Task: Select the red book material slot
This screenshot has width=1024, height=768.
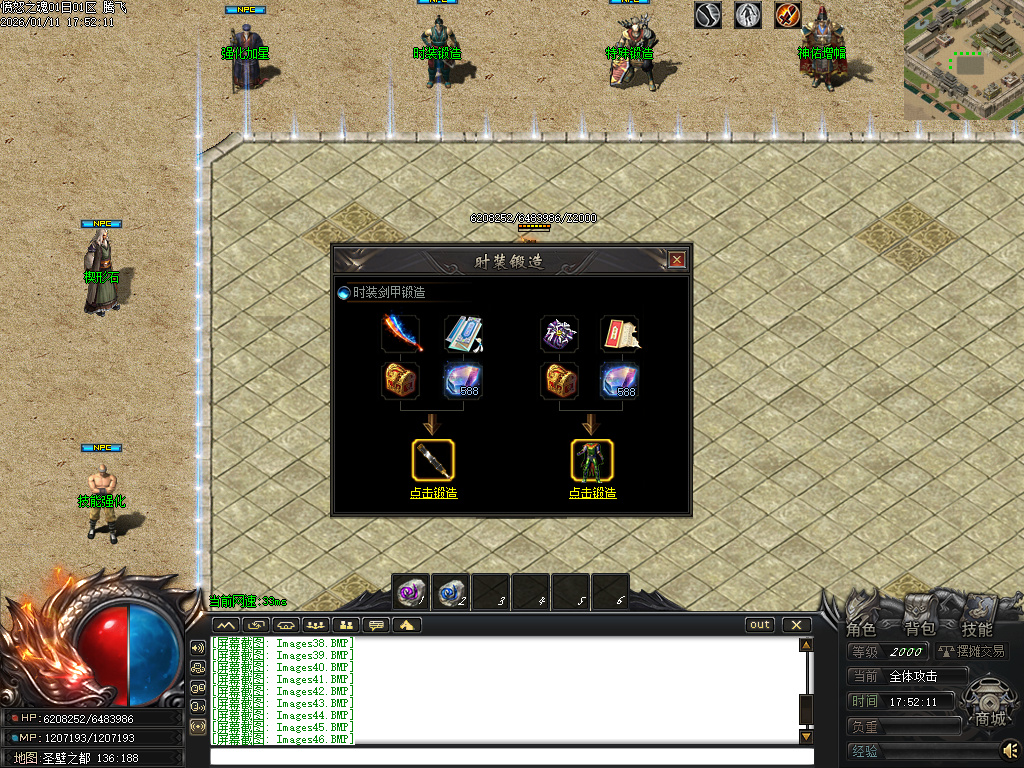Action: click(620, 334)
